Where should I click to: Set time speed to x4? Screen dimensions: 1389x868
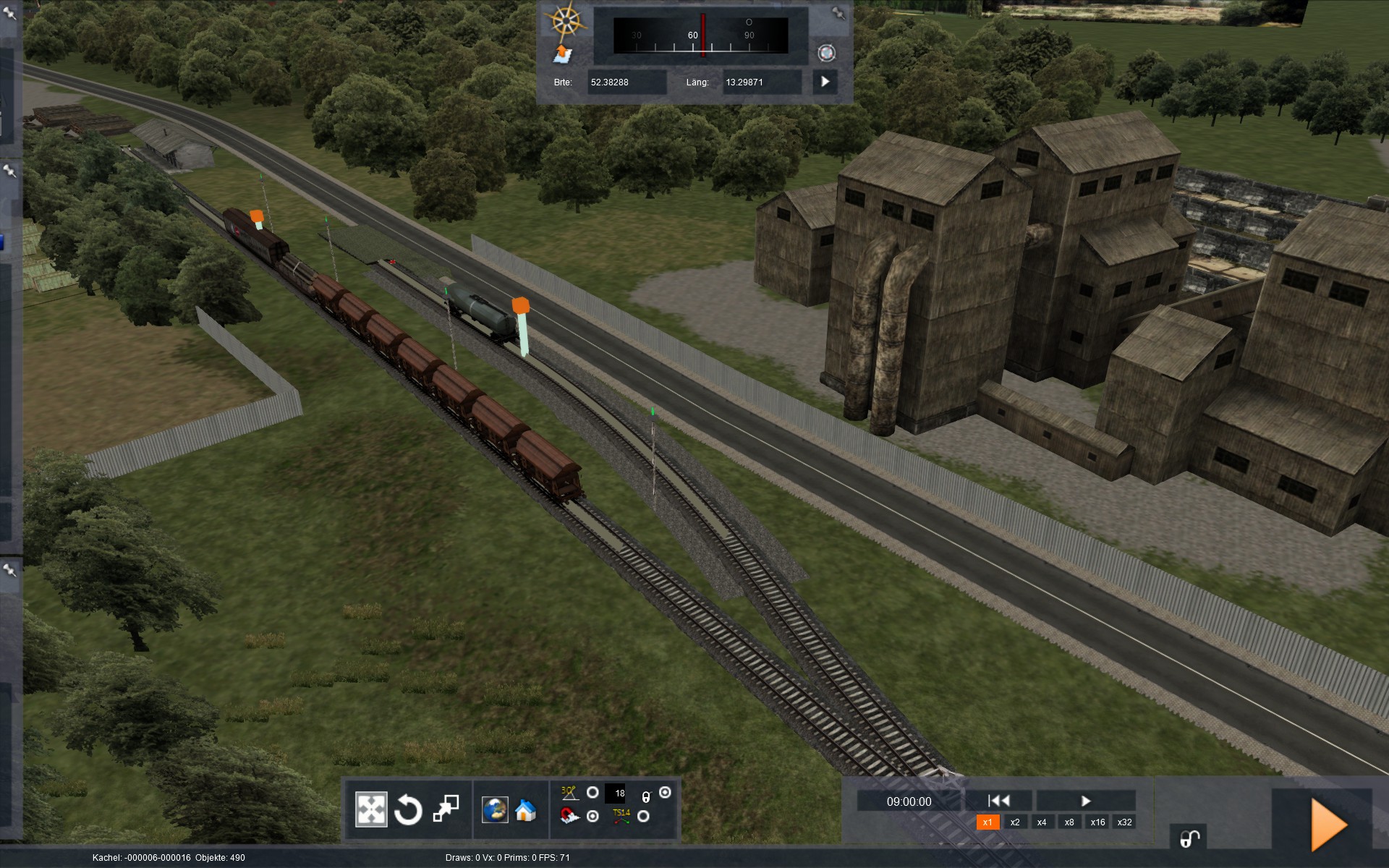click(x=1042, y=822)
